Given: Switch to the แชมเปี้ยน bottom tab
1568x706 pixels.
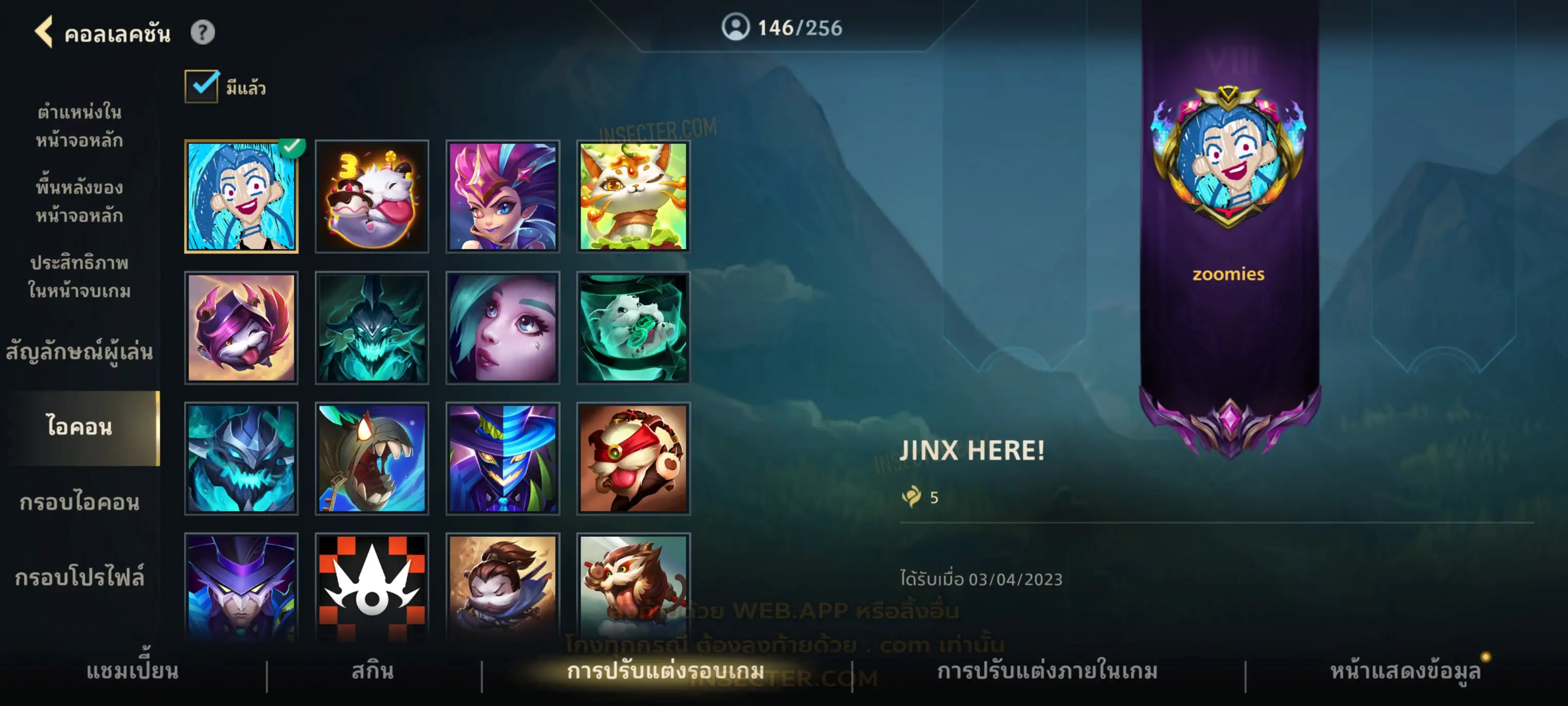Looking at the screenshot, I should (x=132, y=671).
